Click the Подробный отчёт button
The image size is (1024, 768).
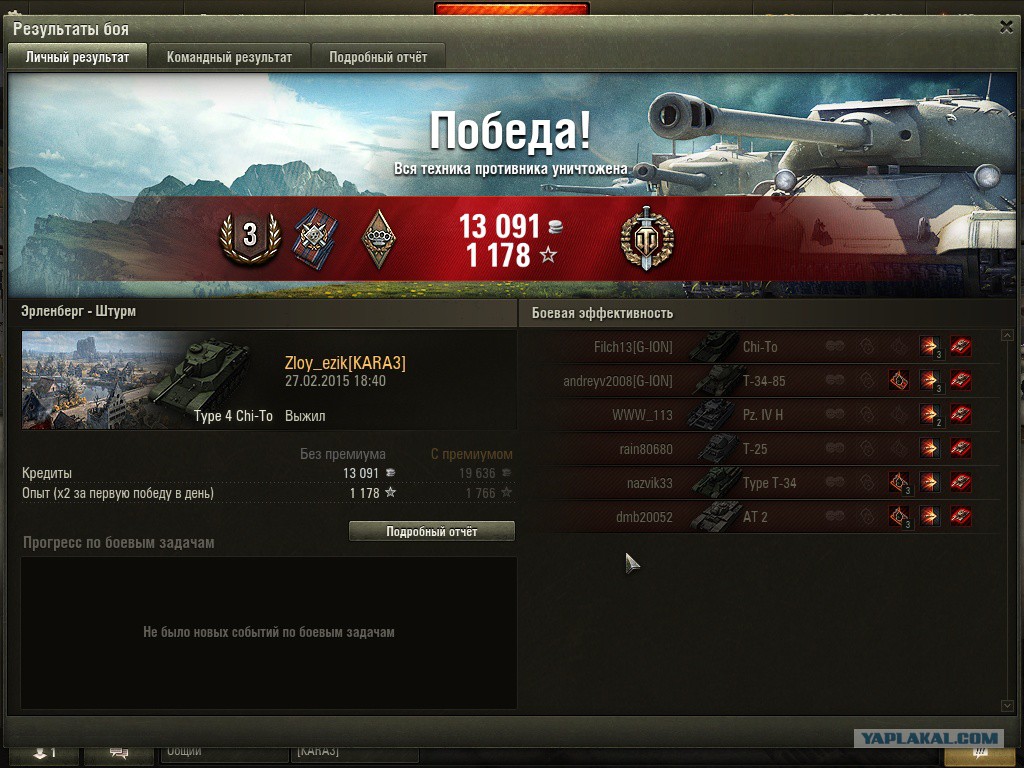pos(431,532)
